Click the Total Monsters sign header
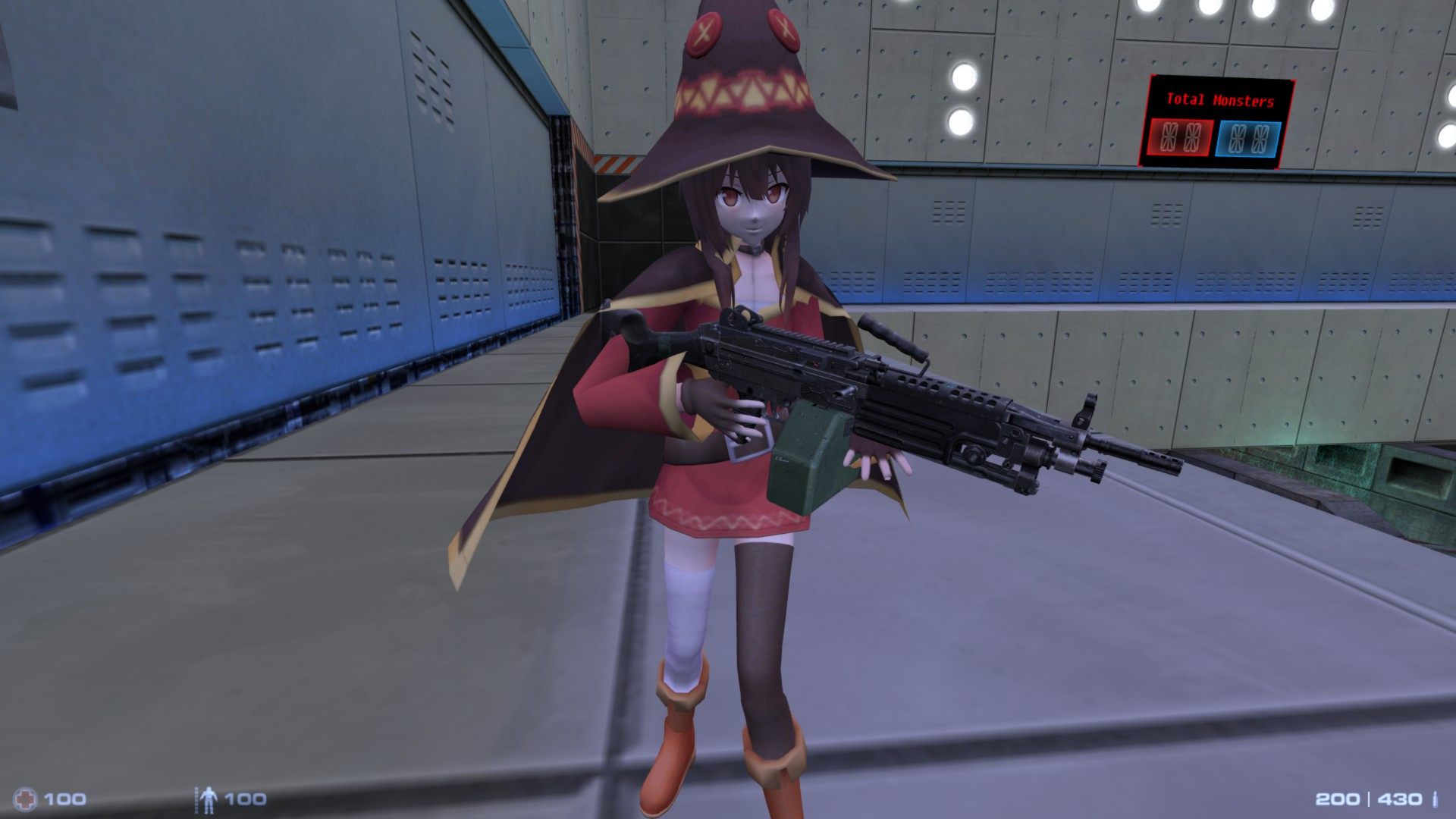 1221,99
